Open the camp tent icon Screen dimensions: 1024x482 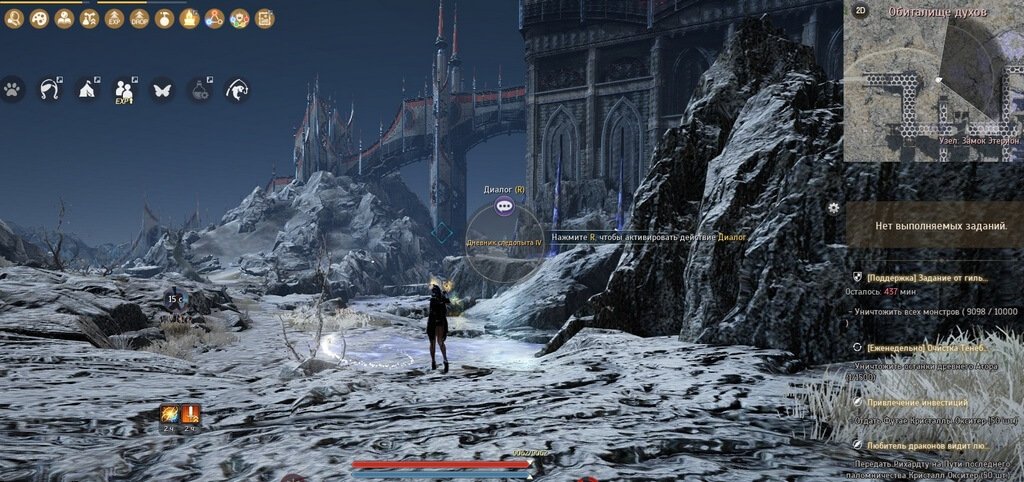coord(87,90)
